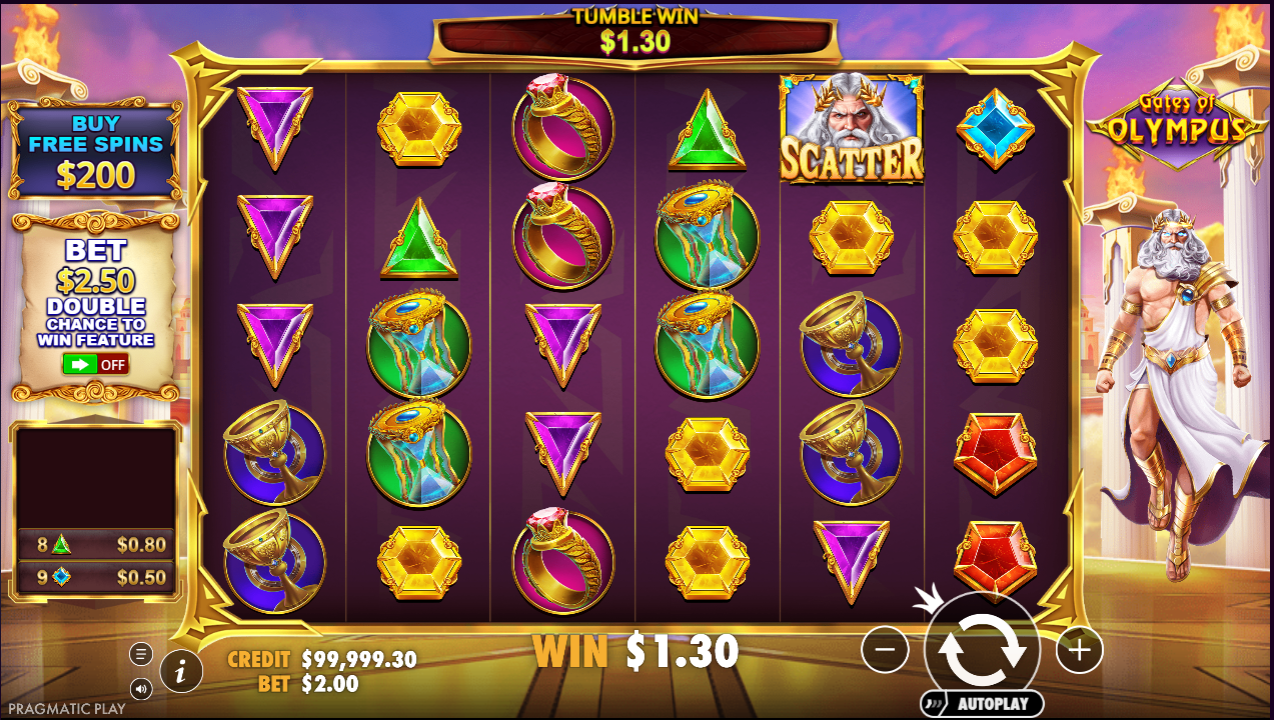Open the Autoplay options
This screenshot has width=1274, height=720.
(x=982, y=704)
